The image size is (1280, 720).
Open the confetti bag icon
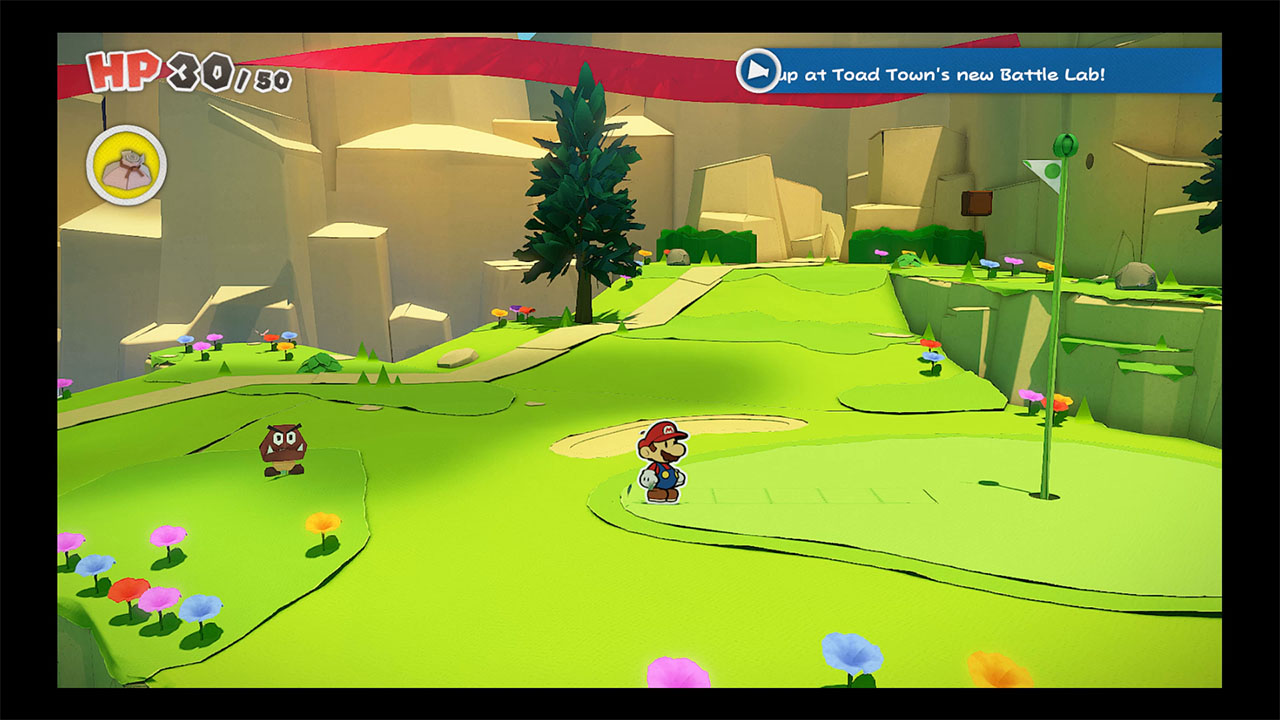126,166
